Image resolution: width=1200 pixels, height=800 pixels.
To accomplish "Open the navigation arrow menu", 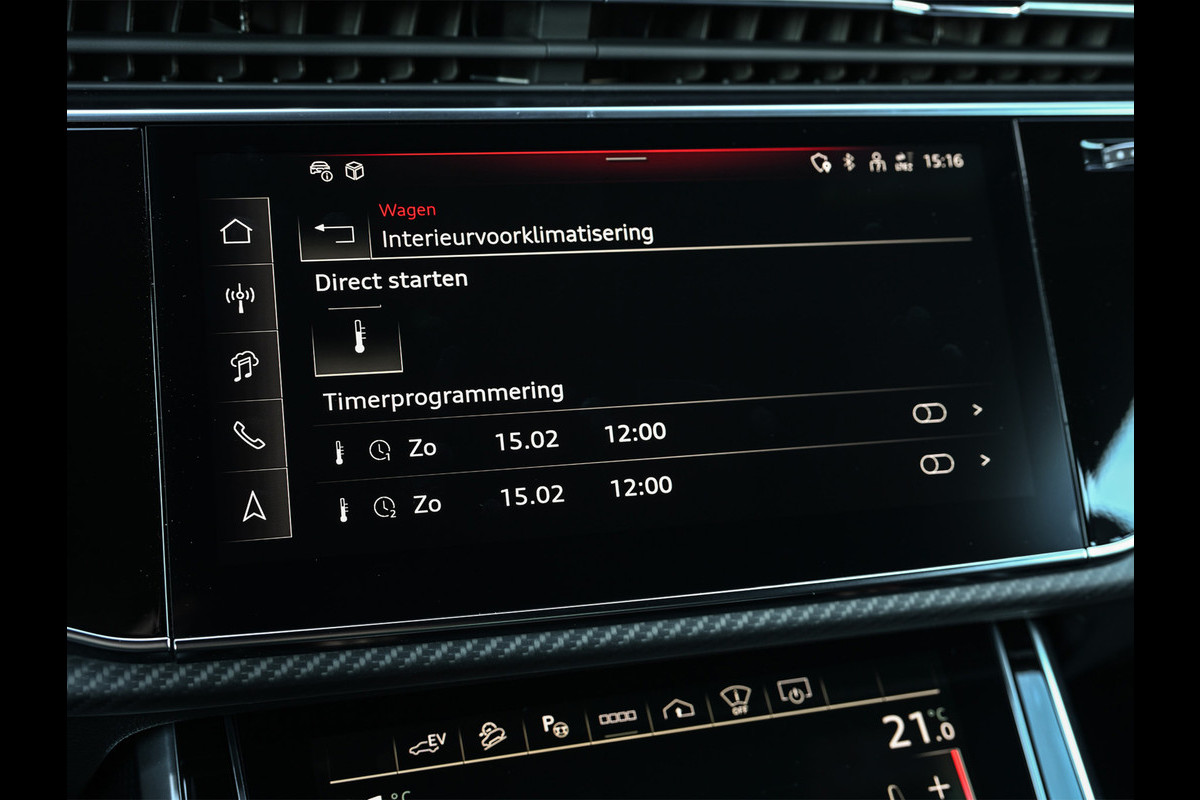I will [254, 508].
